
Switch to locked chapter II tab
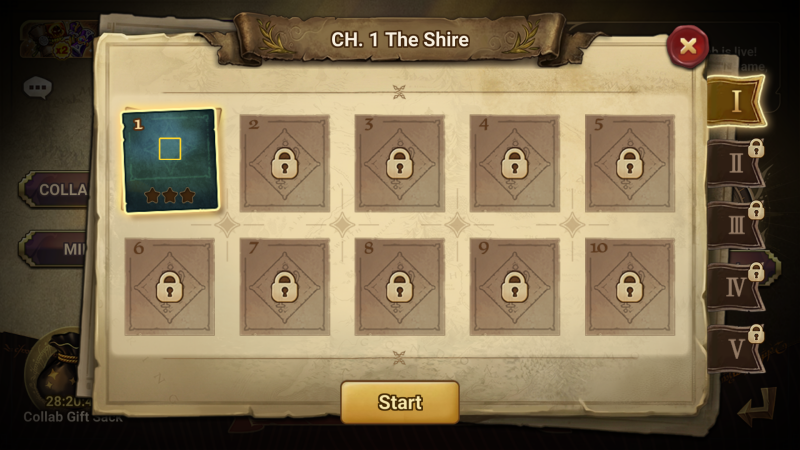pos(737,163)
